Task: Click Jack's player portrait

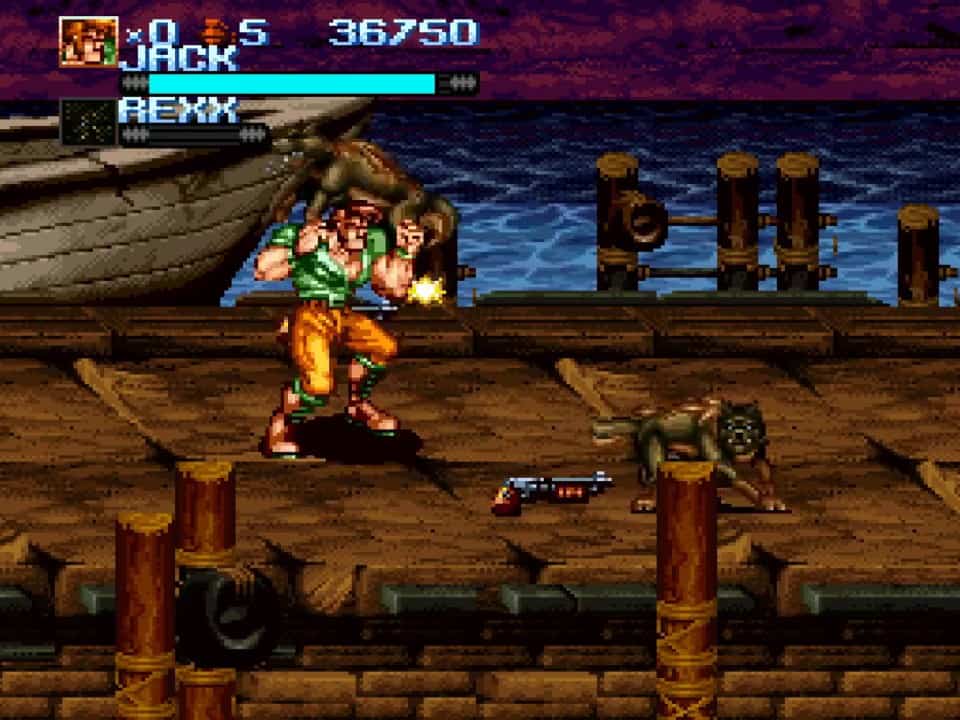Action: [88, 42]
